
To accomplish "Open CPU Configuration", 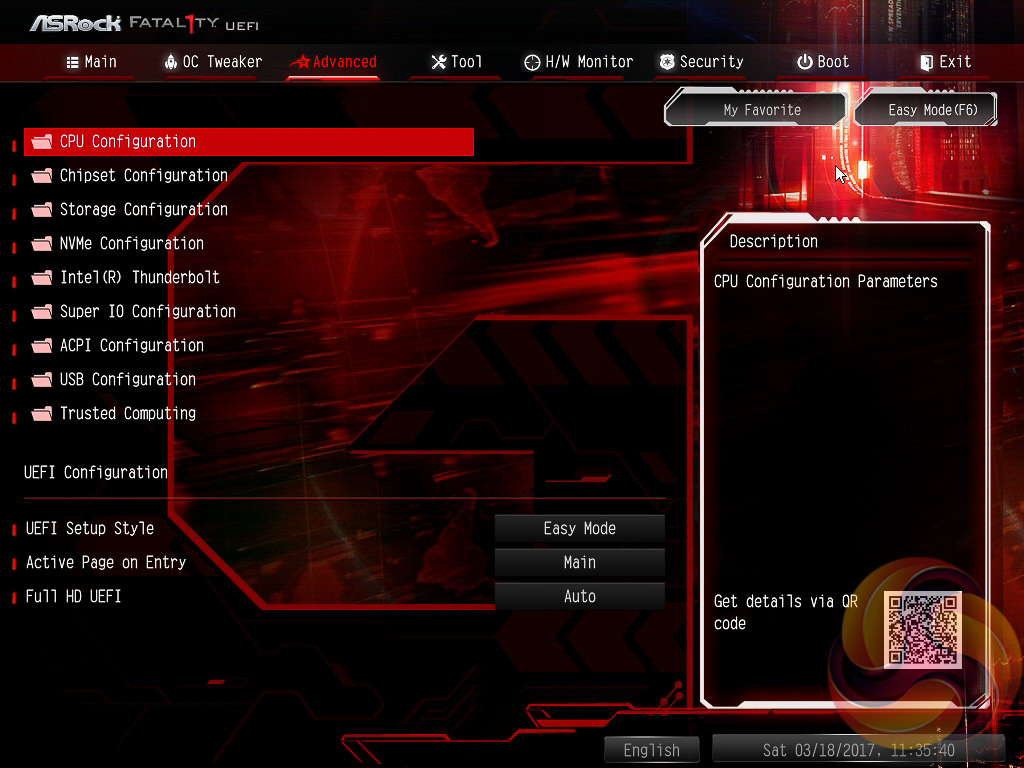I will [x=128, y=142].
